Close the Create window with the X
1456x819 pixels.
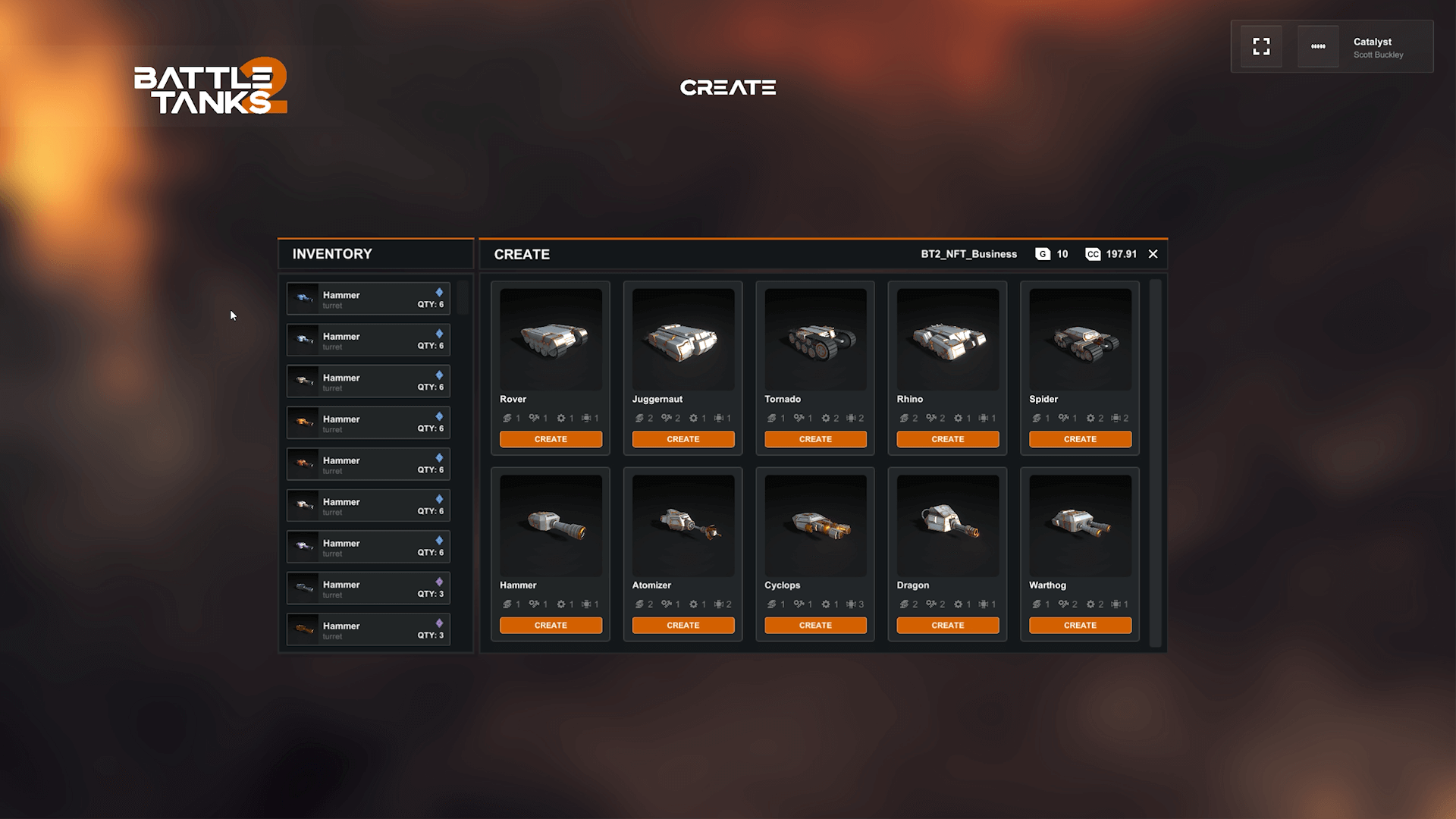tap(1153, 254)
